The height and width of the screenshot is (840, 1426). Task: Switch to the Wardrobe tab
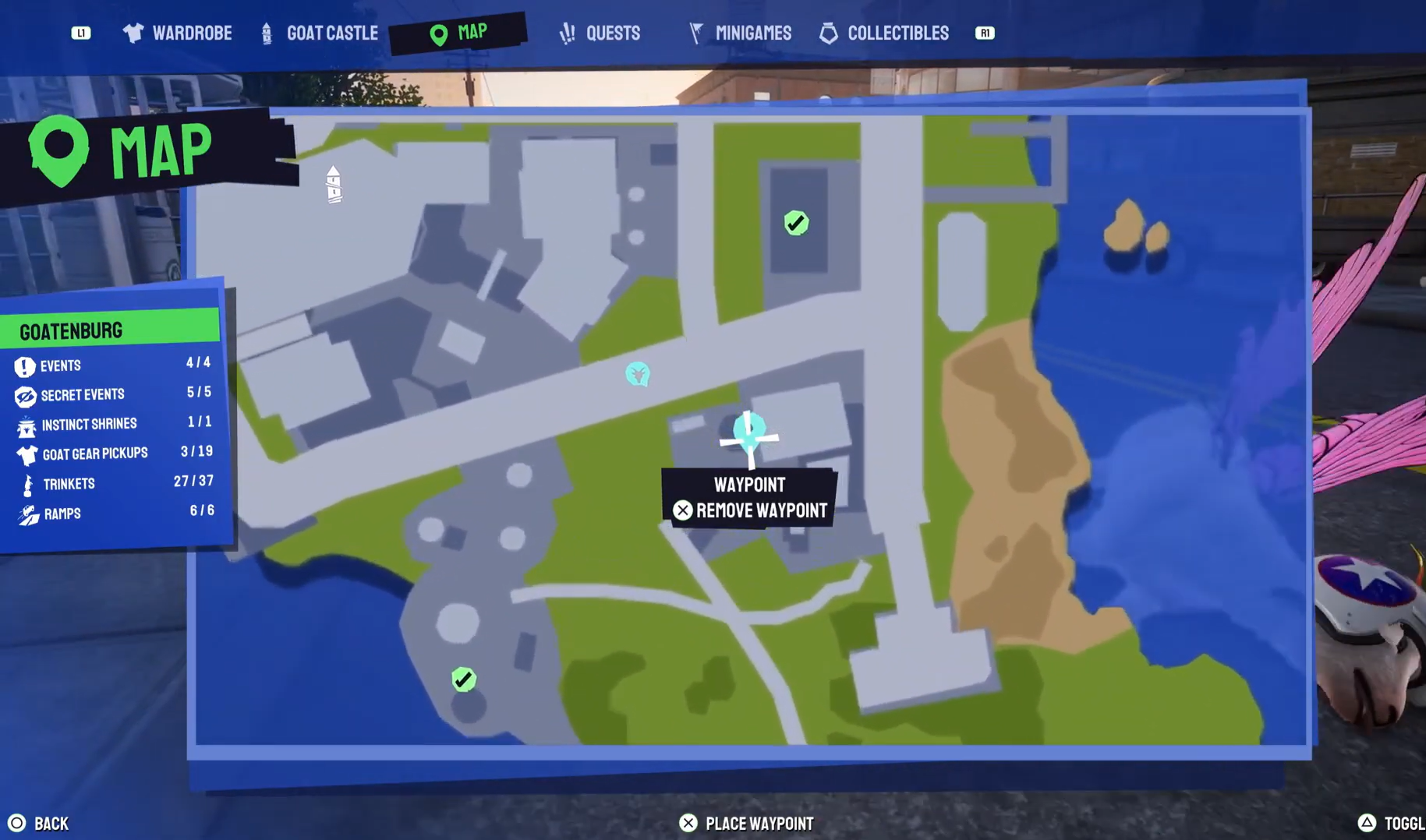[177, 33]
